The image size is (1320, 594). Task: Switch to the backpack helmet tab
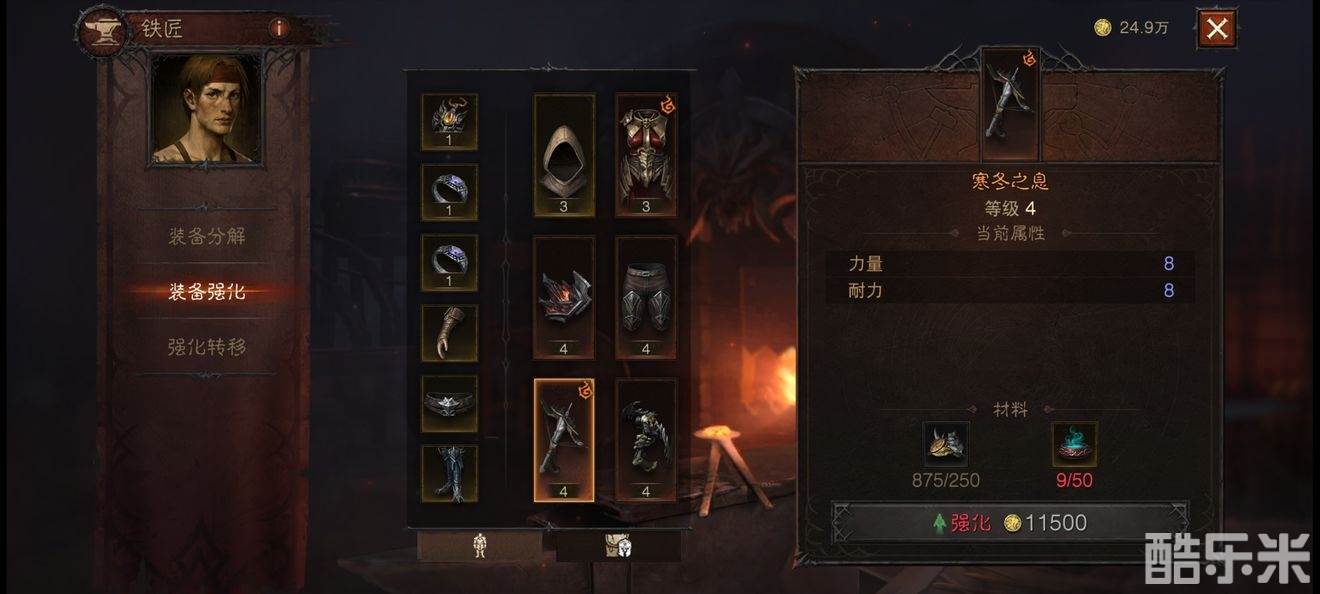point(618,546)
